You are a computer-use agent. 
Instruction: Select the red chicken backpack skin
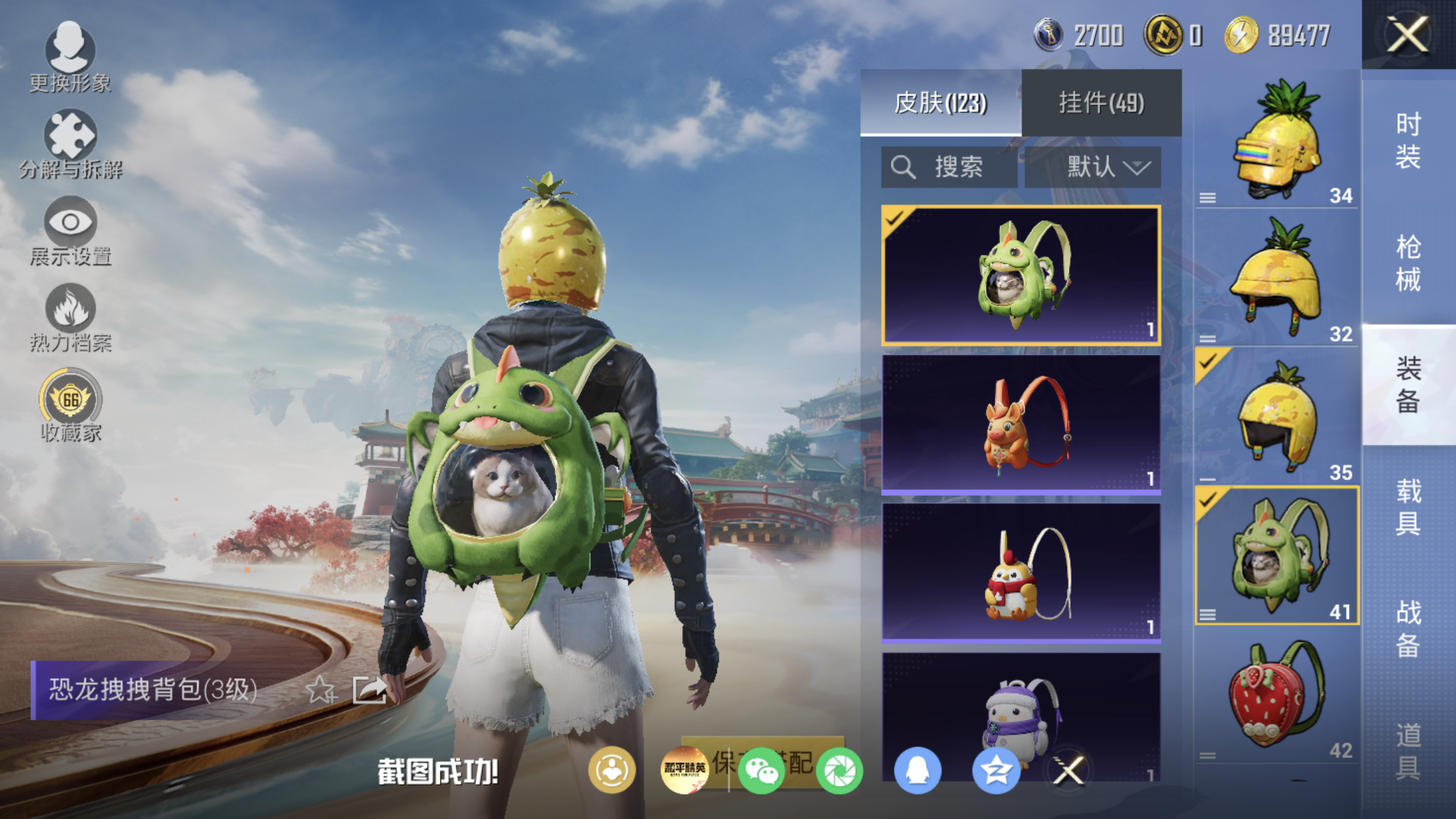click(x=1021, y=572)
